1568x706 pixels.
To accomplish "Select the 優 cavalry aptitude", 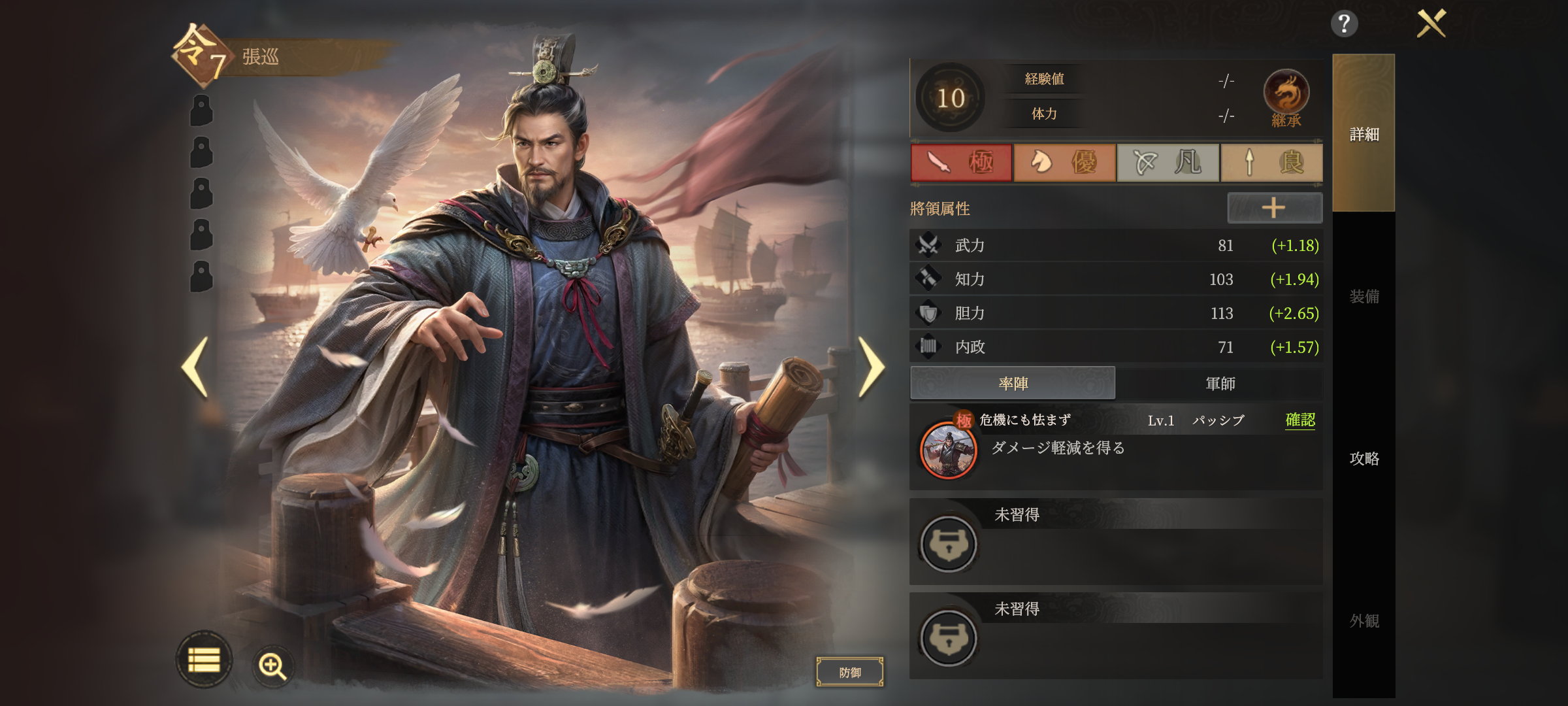I will click(1064, 162).
